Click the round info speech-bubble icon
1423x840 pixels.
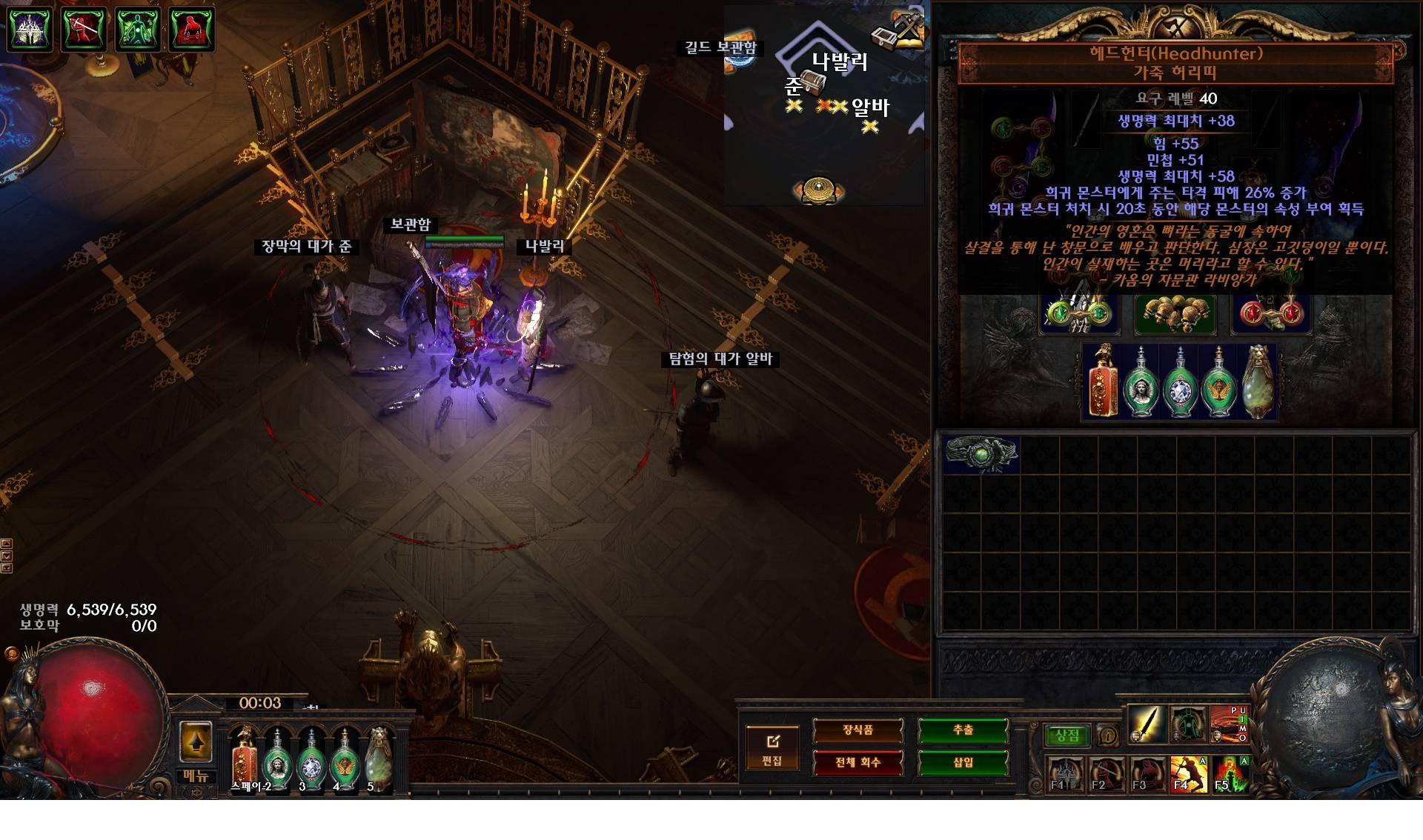point(1108,736)
